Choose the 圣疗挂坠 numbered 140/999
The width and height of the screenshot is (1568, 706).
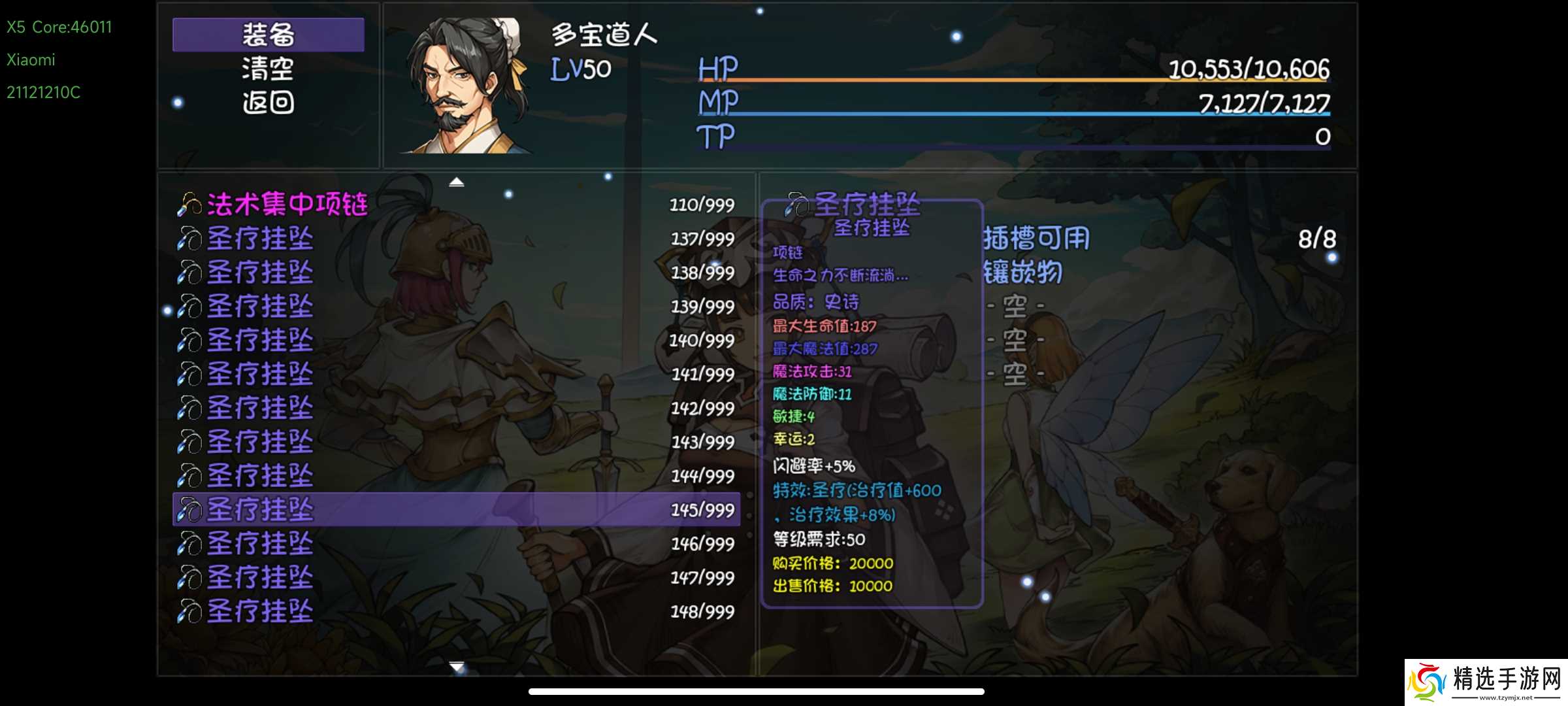click(456, 340)
